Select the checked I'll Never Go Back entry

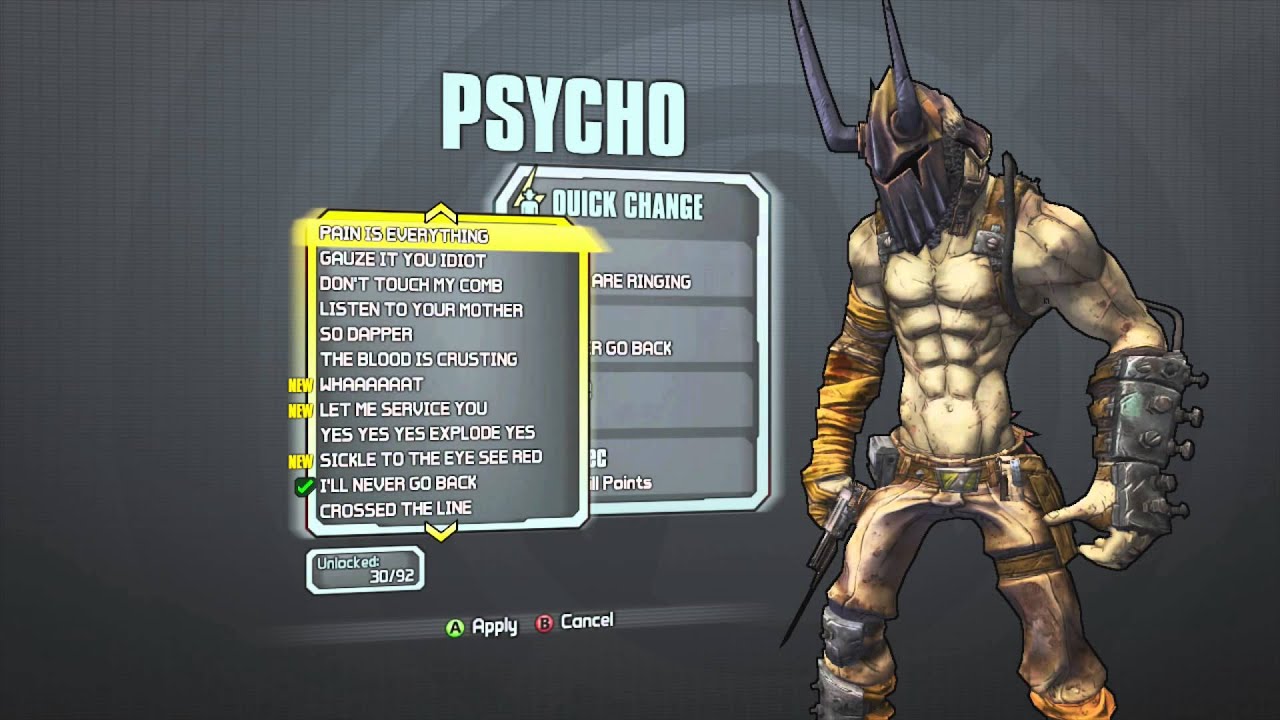click(398, 483)
